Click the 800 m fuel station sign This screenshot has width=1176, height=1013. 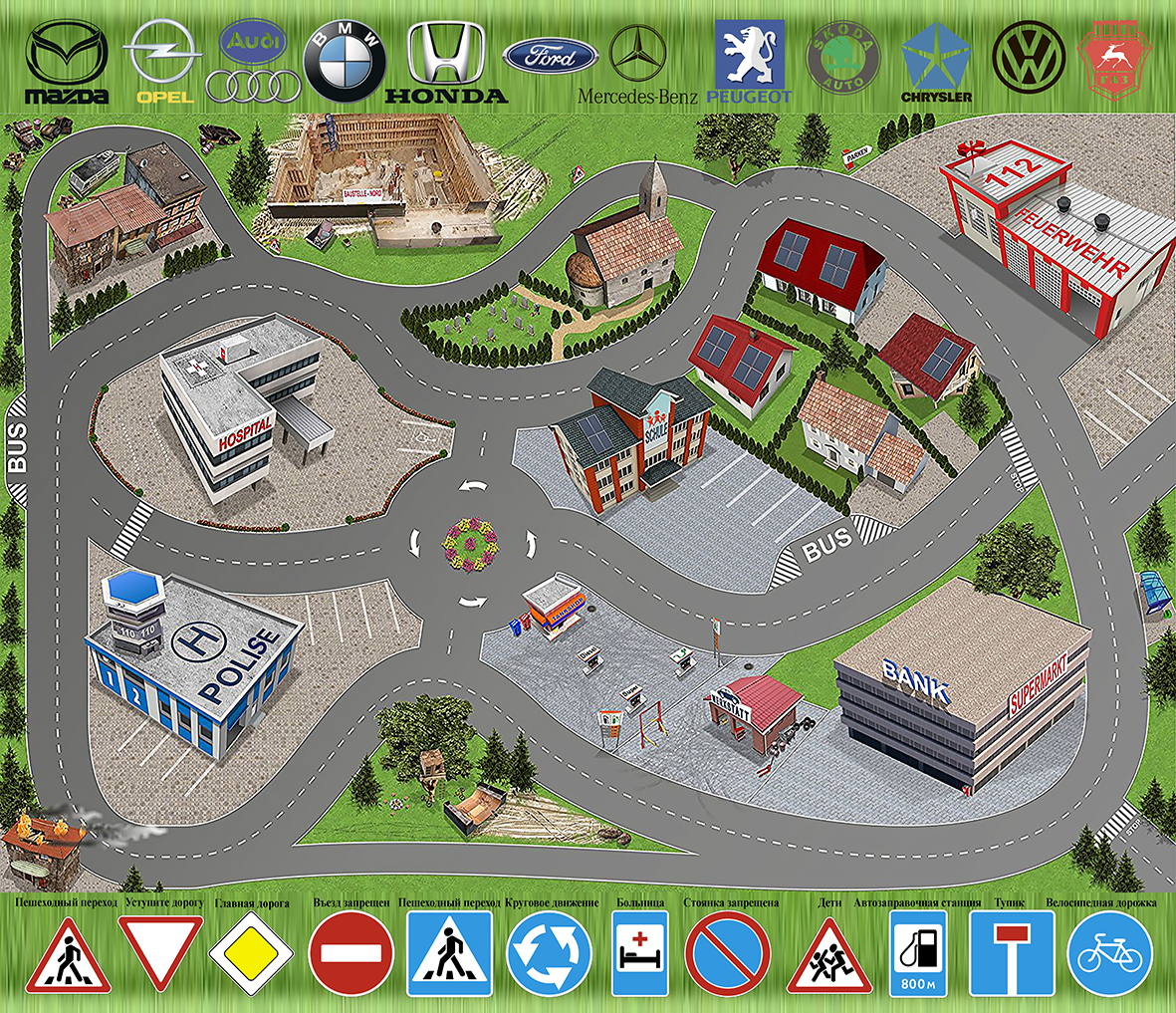click(917, 953)
